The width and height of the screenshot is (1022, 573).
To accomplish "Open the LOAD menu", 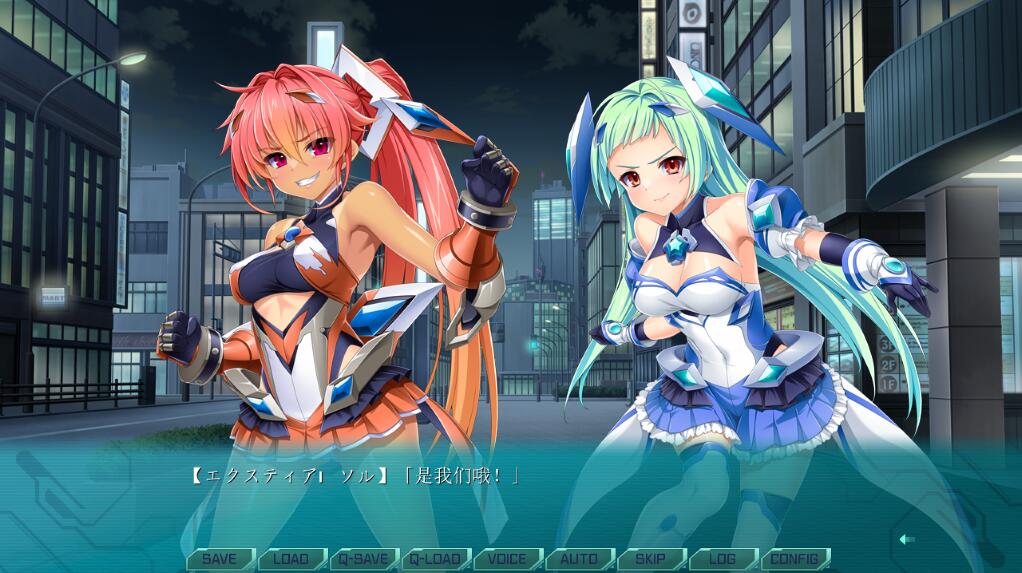I will [x=292, y=559].
